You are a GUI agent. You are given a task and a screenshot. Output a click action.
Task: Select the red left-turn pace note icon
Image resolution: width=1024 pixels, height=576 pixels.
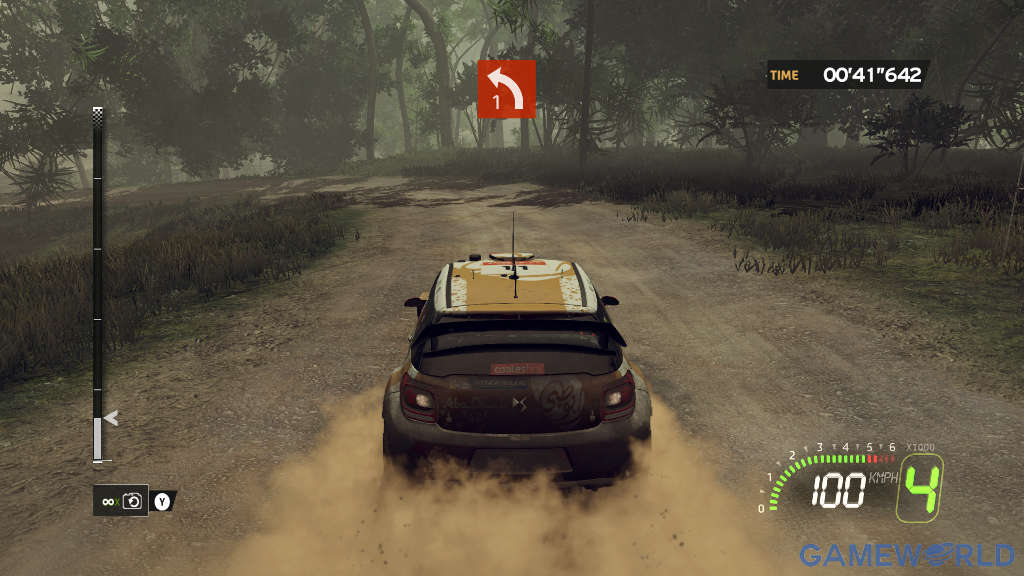point(506,89)
